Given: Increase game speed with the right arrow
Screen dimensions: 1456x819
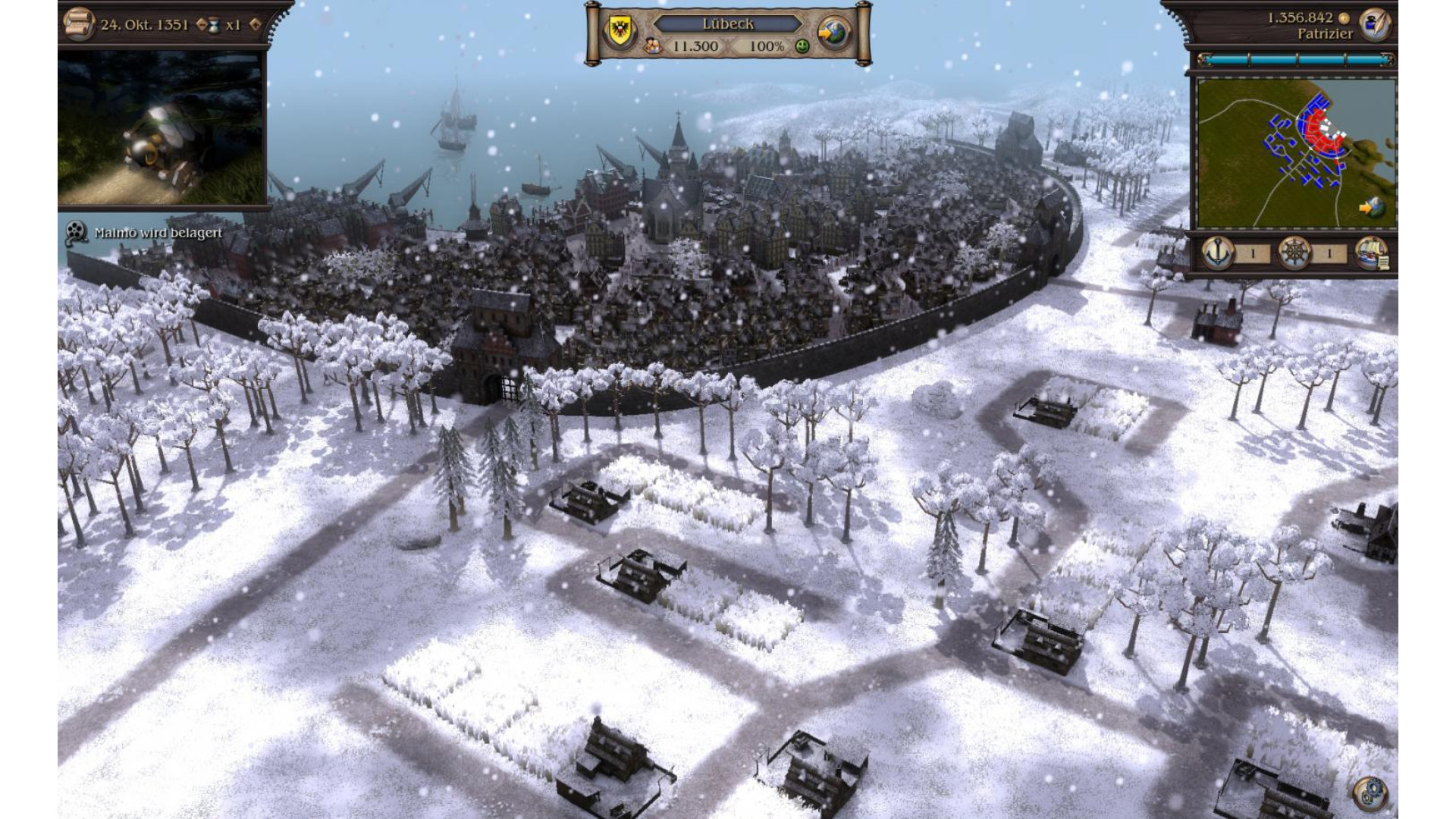Looking at the screenshot, I should [x=255, y=24].
